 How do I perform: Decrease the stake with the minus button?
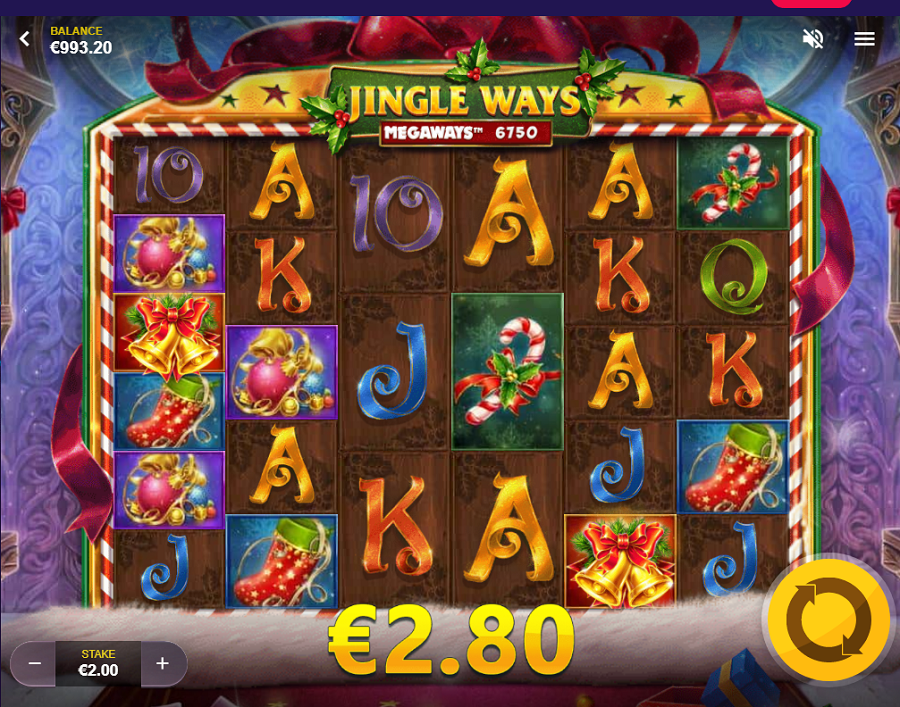click(34, 663)
